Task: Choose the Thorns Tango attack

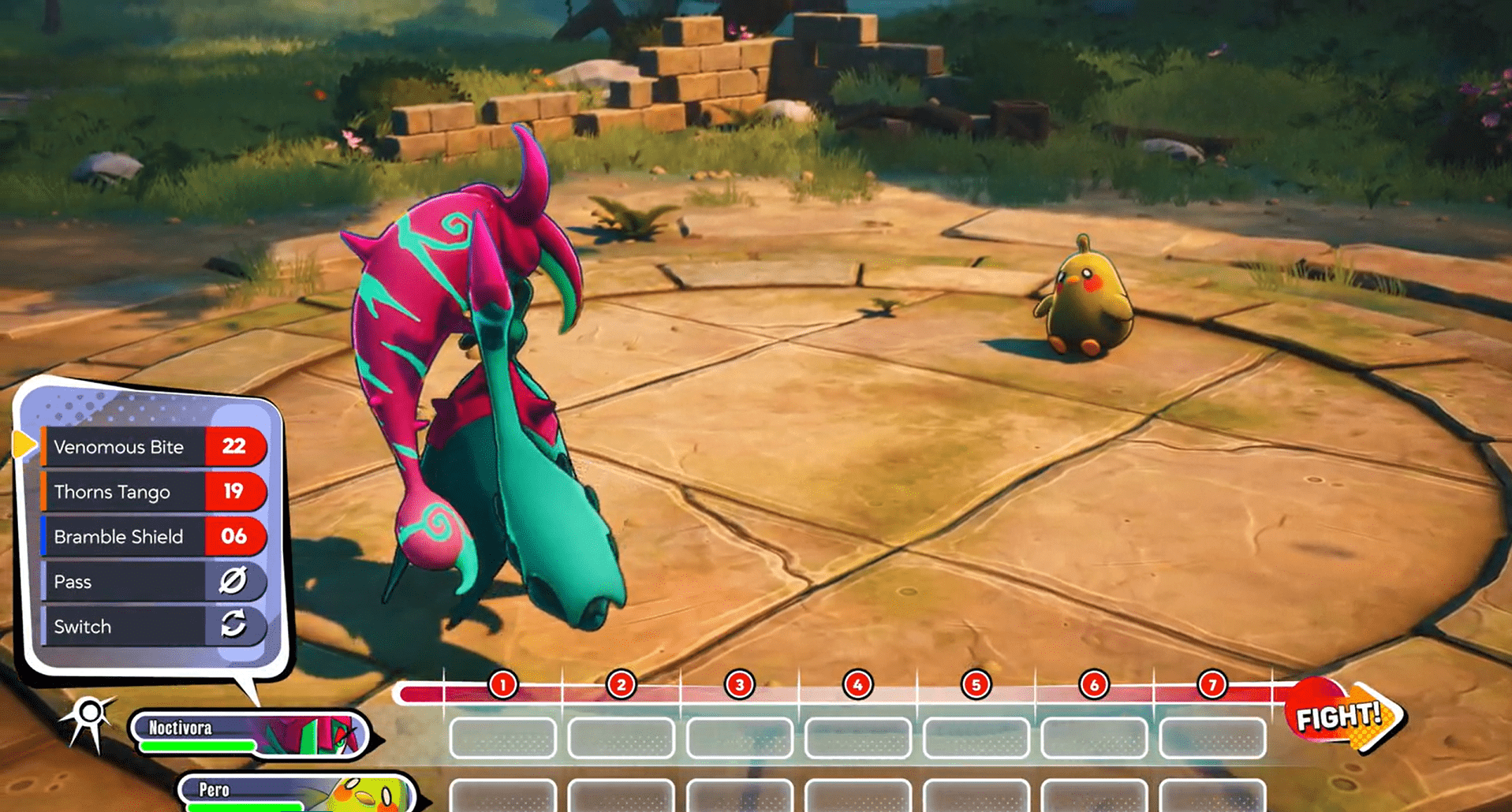Action: point(154,492)
